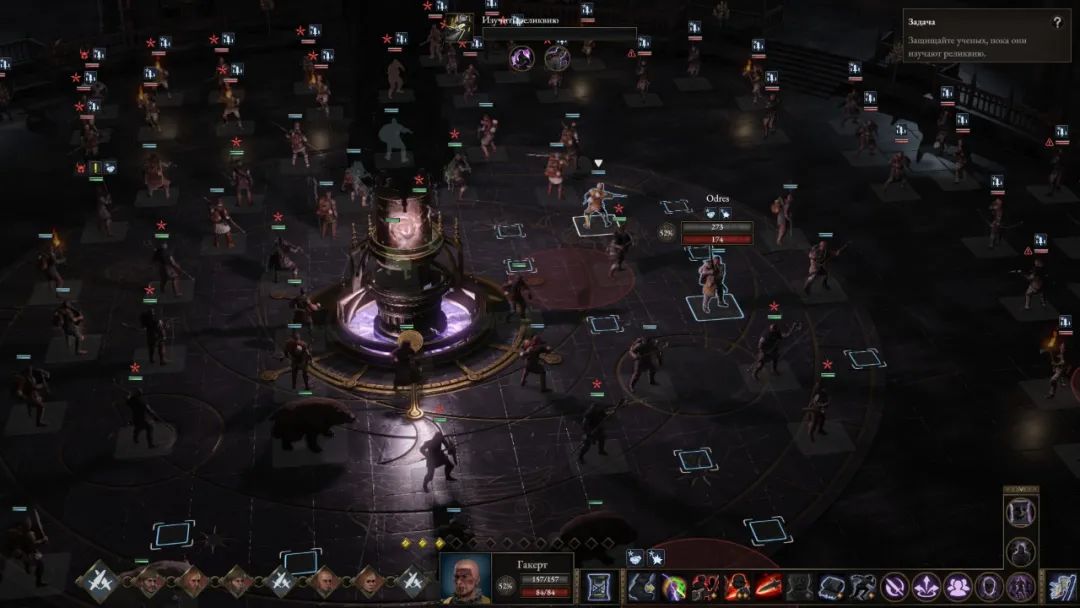
Task: Use the blue book ability
Action: 832,586
